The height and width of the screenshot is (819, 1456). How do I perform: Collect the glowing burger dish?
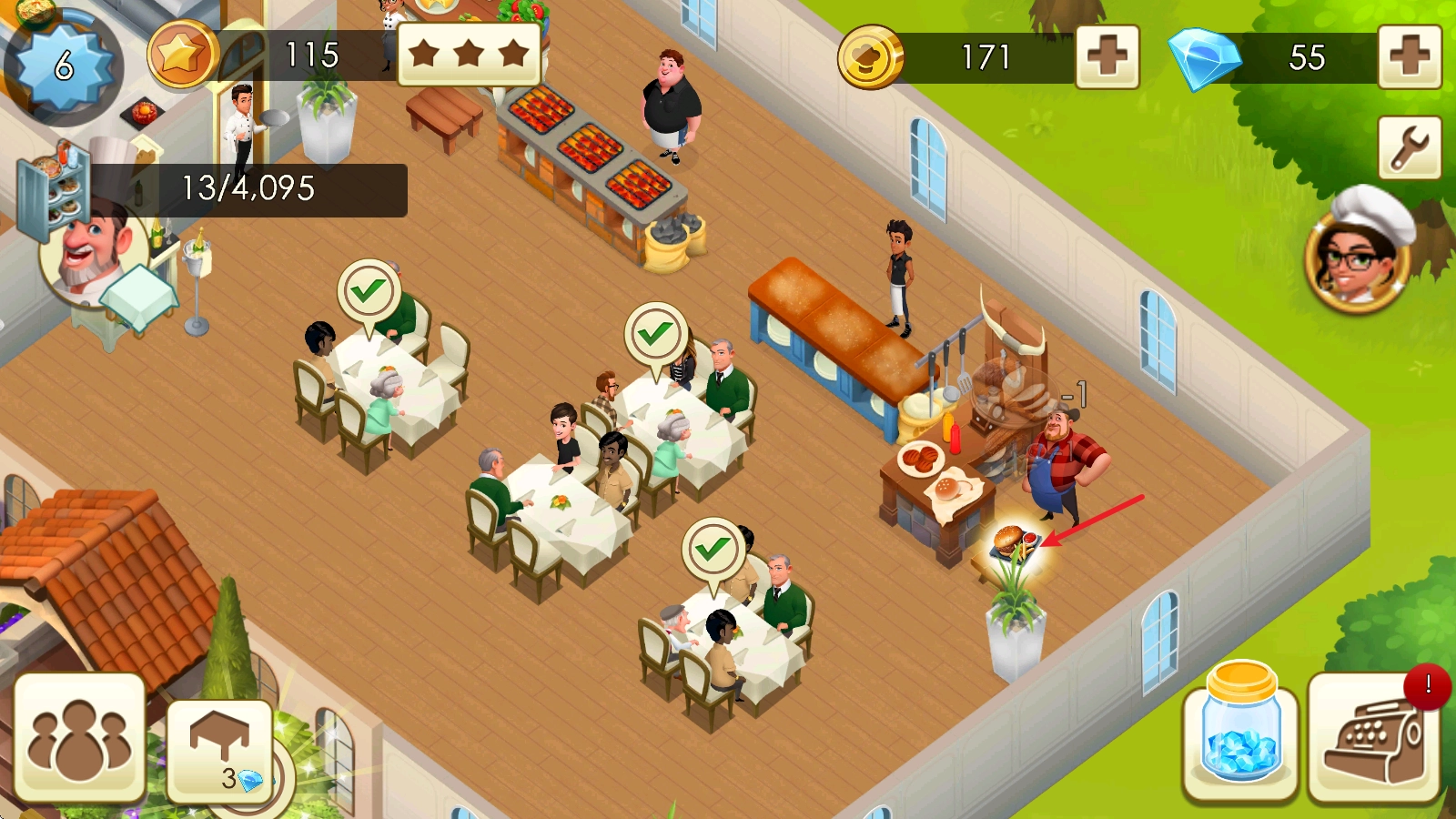tap(1013, 543)
